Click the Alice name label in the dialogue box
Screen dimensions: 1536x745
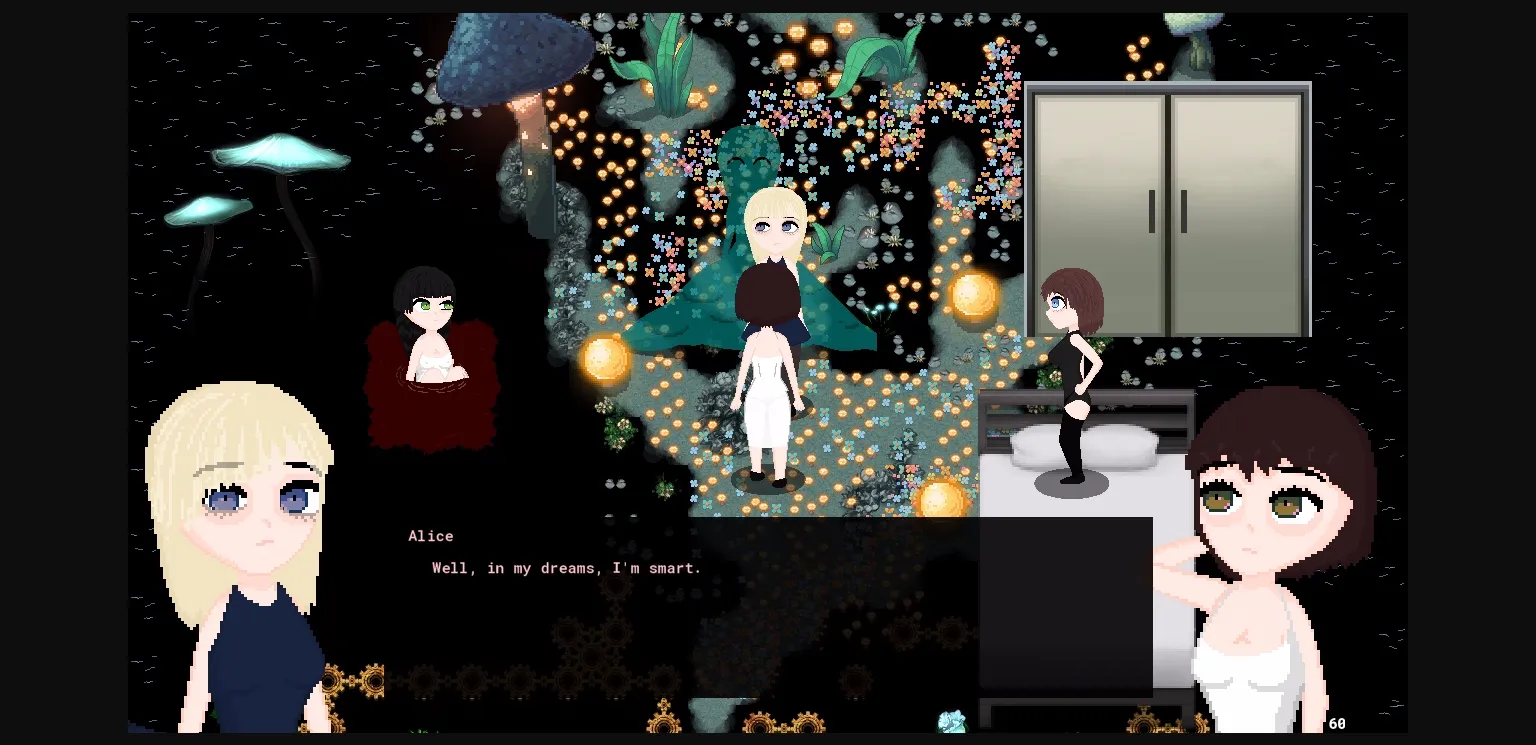pyautogui.click(x=430, y=536)
